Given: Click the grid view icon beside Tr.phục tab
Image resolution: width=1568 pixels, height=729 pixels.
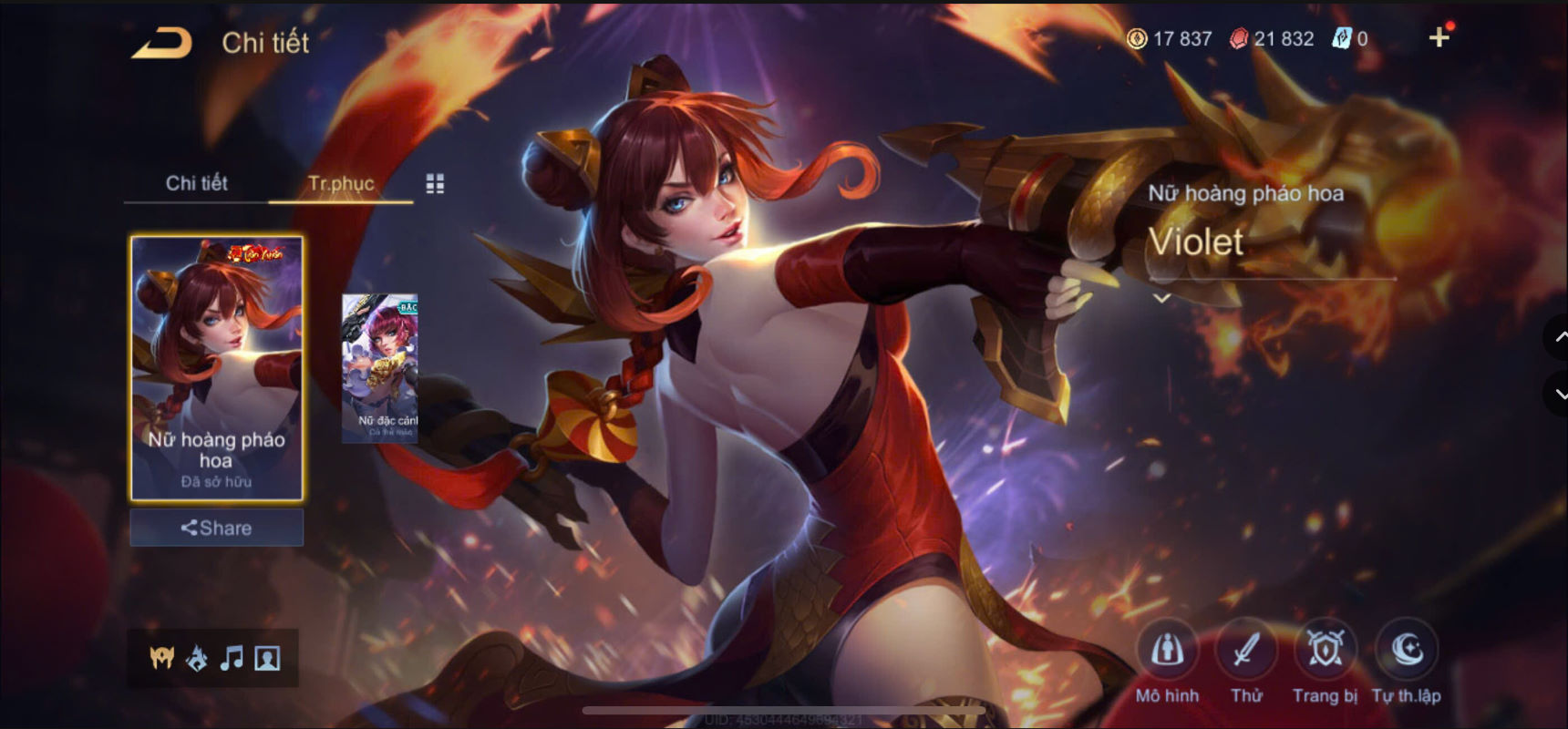Looking at the screenshot, I should [x=435, y=182].
